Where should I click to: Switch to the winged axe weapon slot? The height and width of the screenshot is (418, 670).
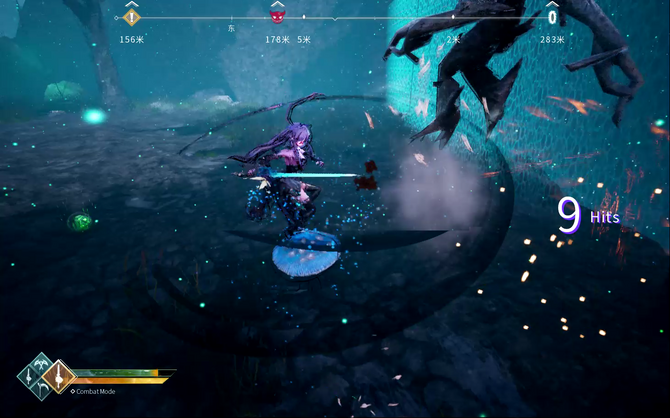41,365
